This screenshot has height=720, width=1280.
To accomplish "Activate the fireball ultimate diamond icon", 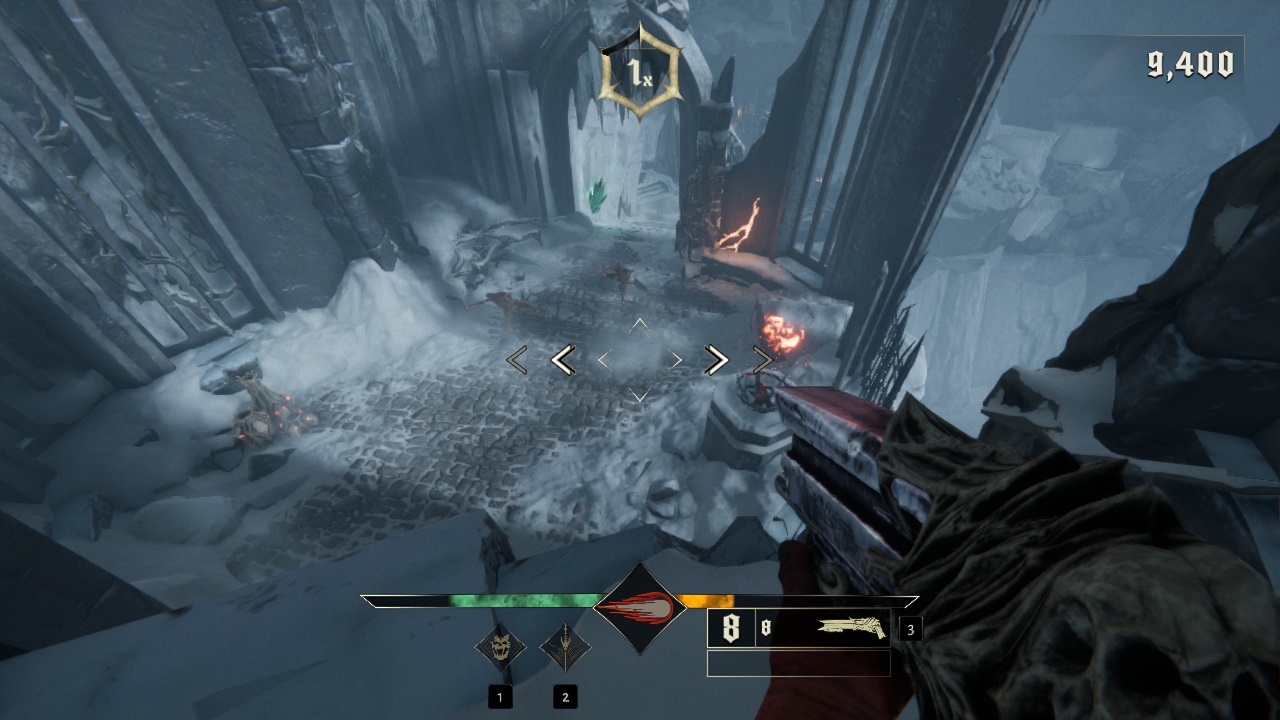I will [x=640, y=607].
